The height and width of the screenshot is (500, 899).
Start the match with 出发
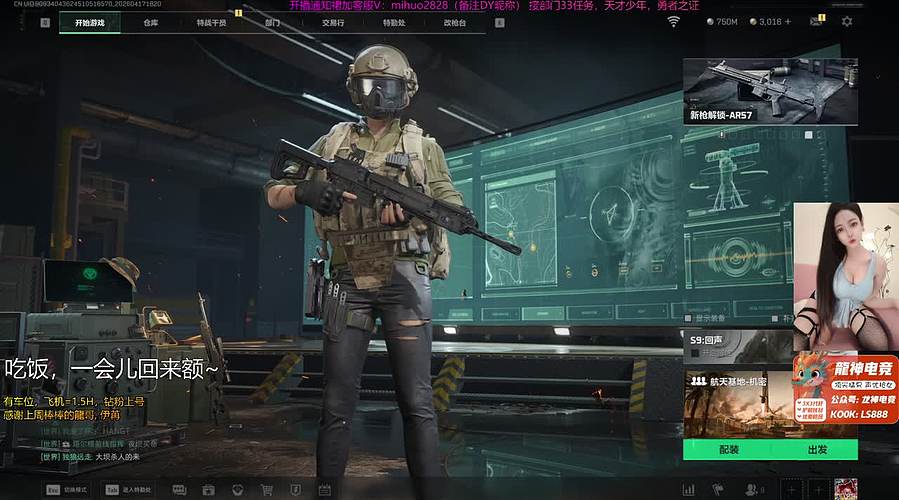coord(818,450)
